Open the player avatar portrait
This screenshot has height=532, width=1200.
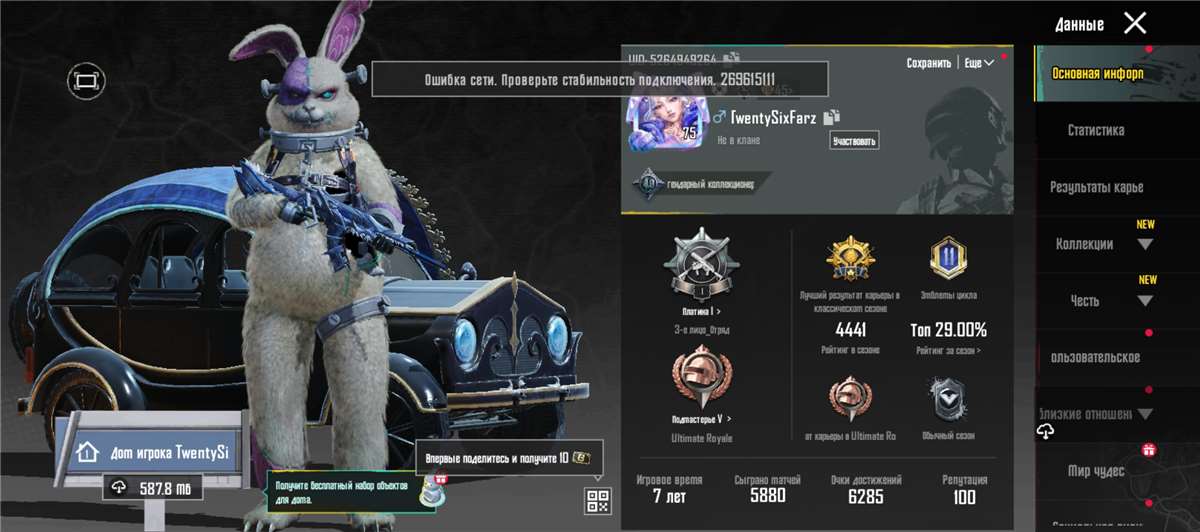pyautogui.click(x=663, y=122)
